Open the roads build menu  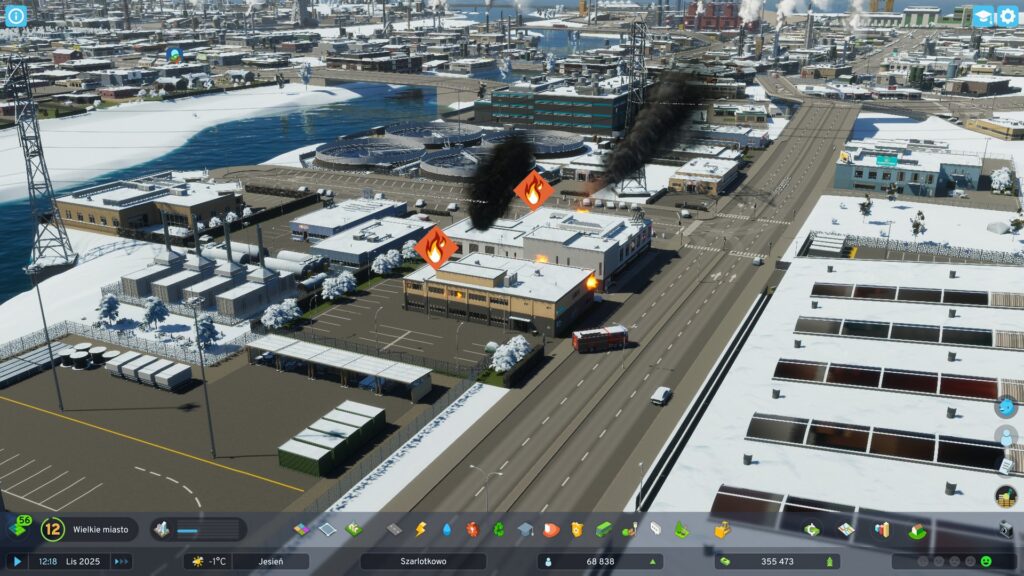tap(394, 529)
